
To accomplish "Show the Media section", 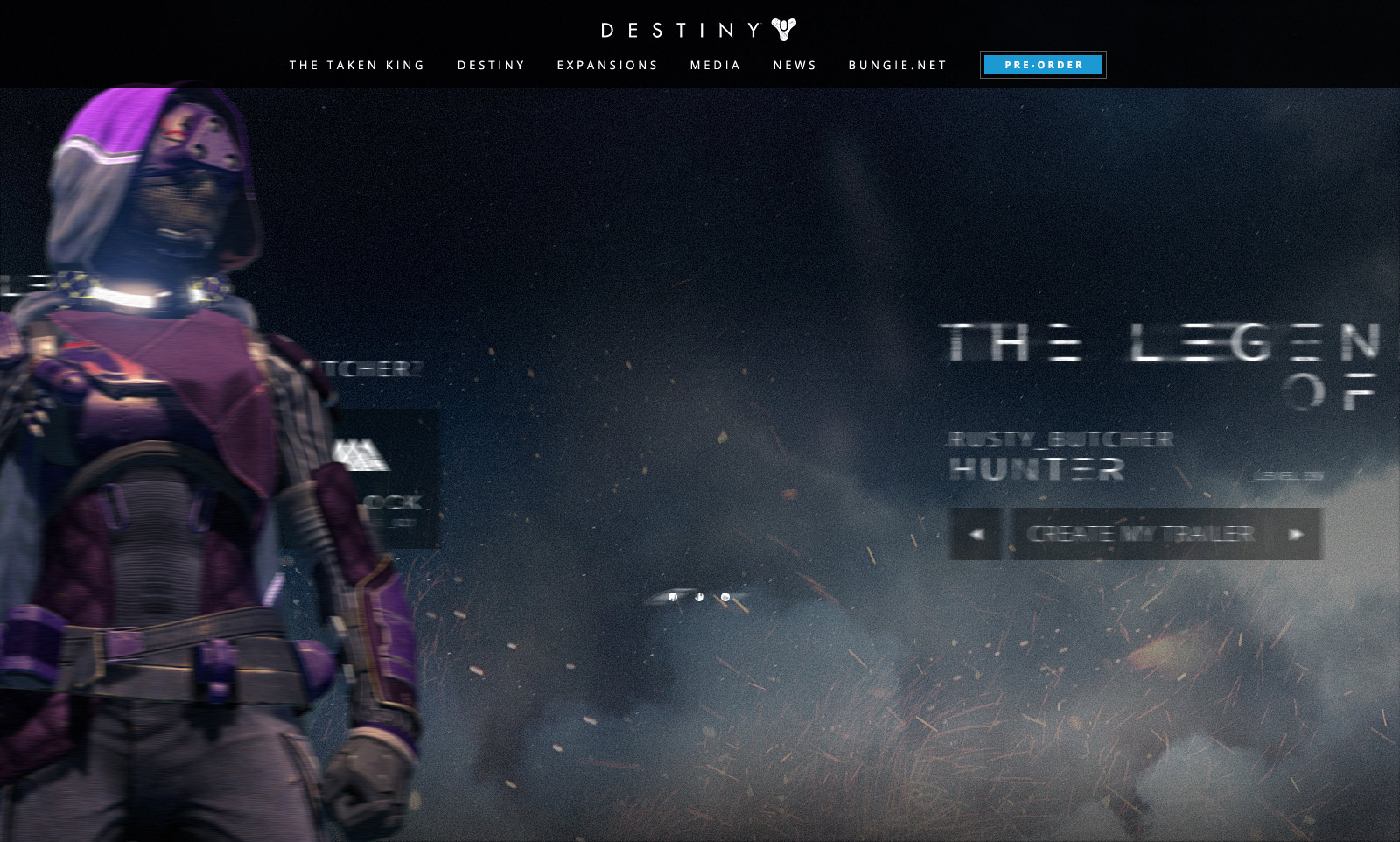I will tap(715, 66).
